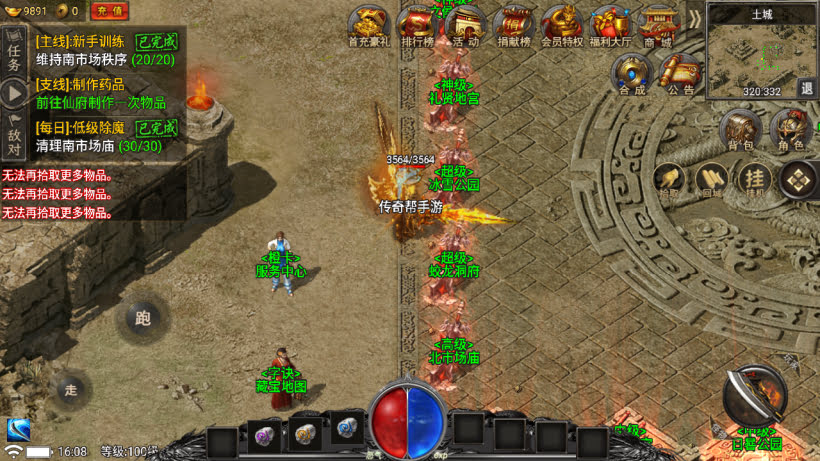Open the 会员特权 member privileges
820x461 pixels.
point(560,26)
